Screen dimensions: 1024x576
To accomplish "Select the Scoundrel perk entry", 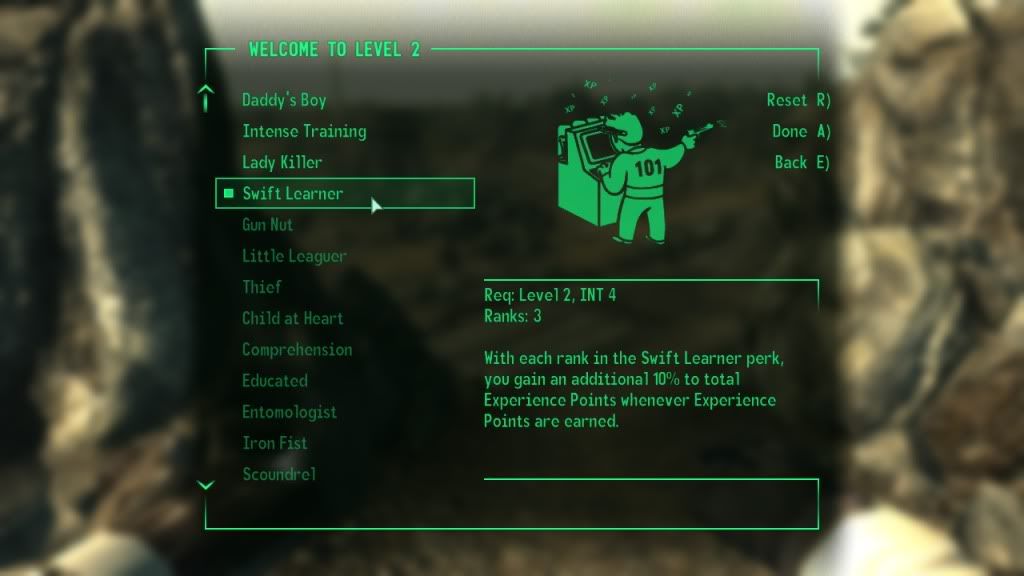I will click(279, 474).
